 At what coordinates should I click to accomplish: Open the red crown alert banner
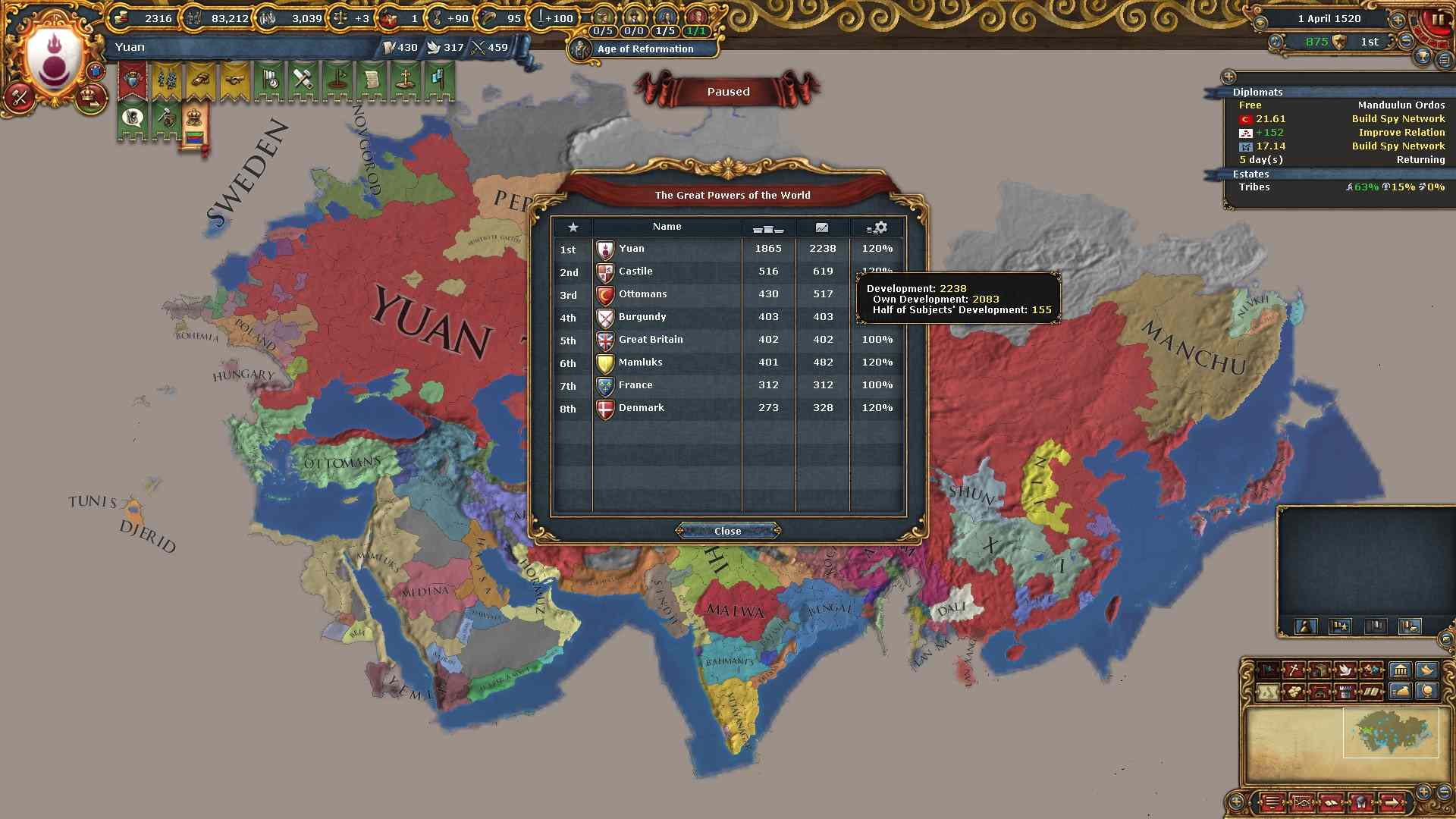click(133, 80)
